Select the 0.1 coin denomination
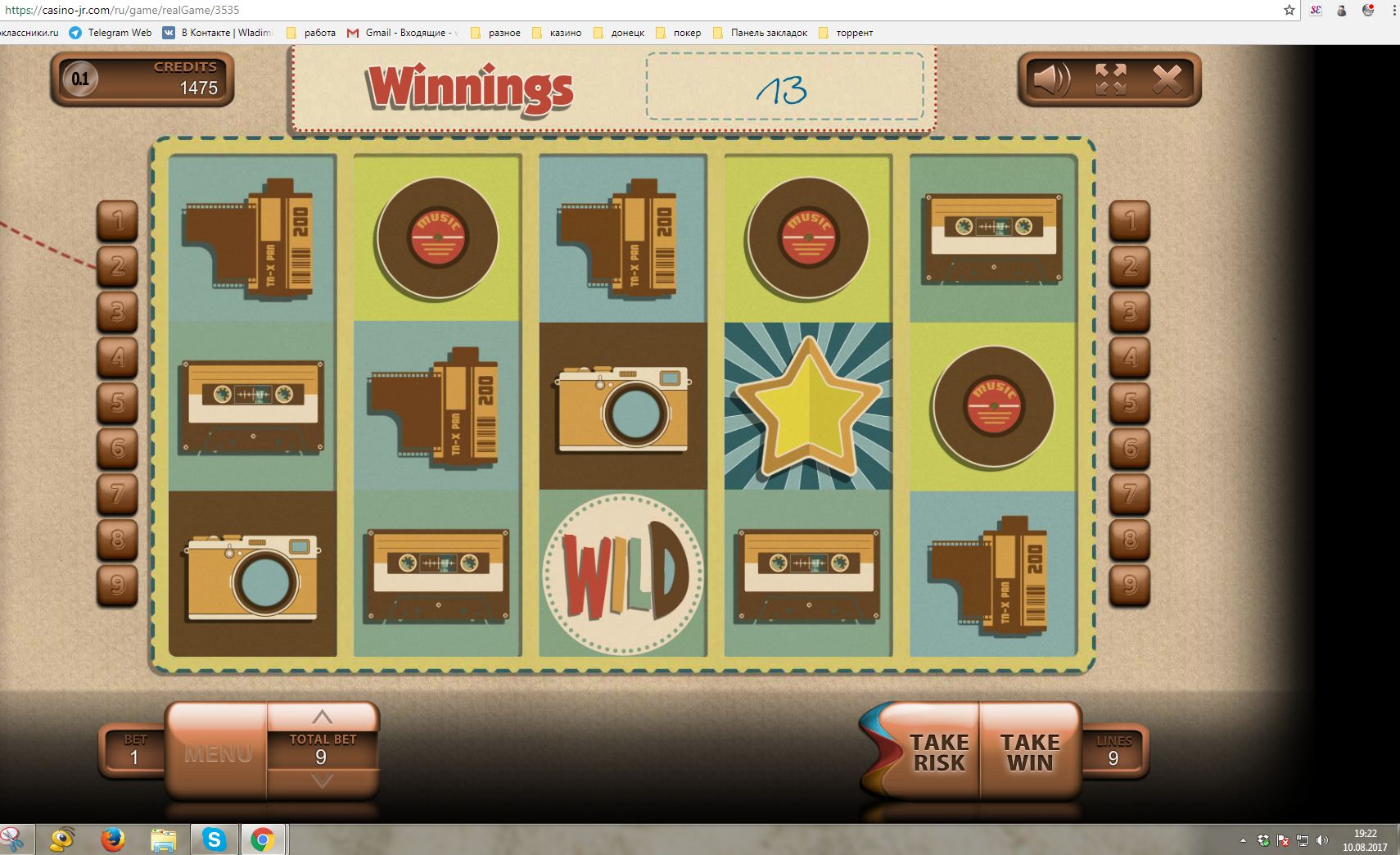This screenshot has width=1400, height=855. pyautogui.click(x=80, y=79)
